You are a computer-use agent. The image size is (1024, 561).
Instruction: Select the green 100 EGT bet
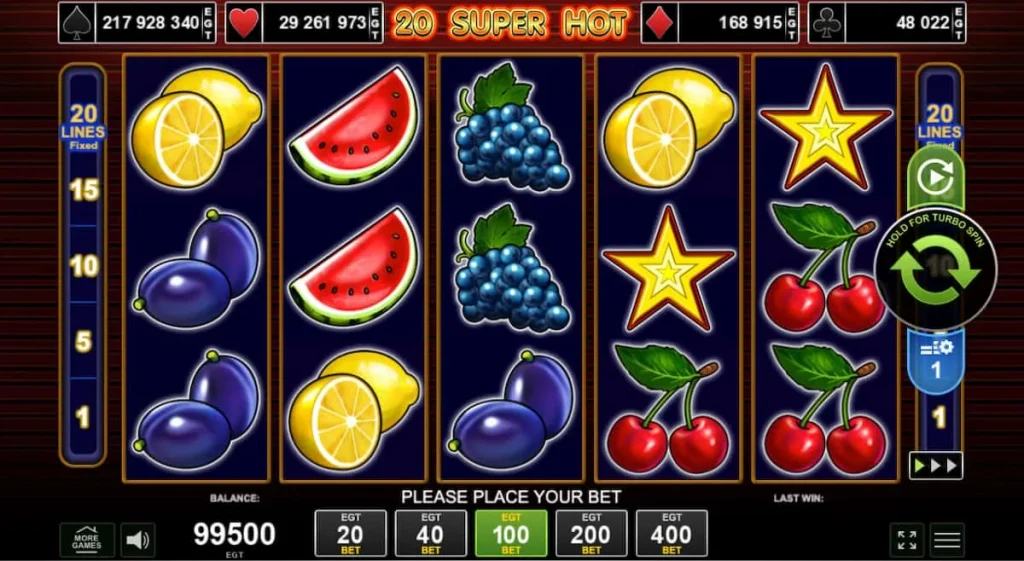pyautogui.click(x=511, y=534)
